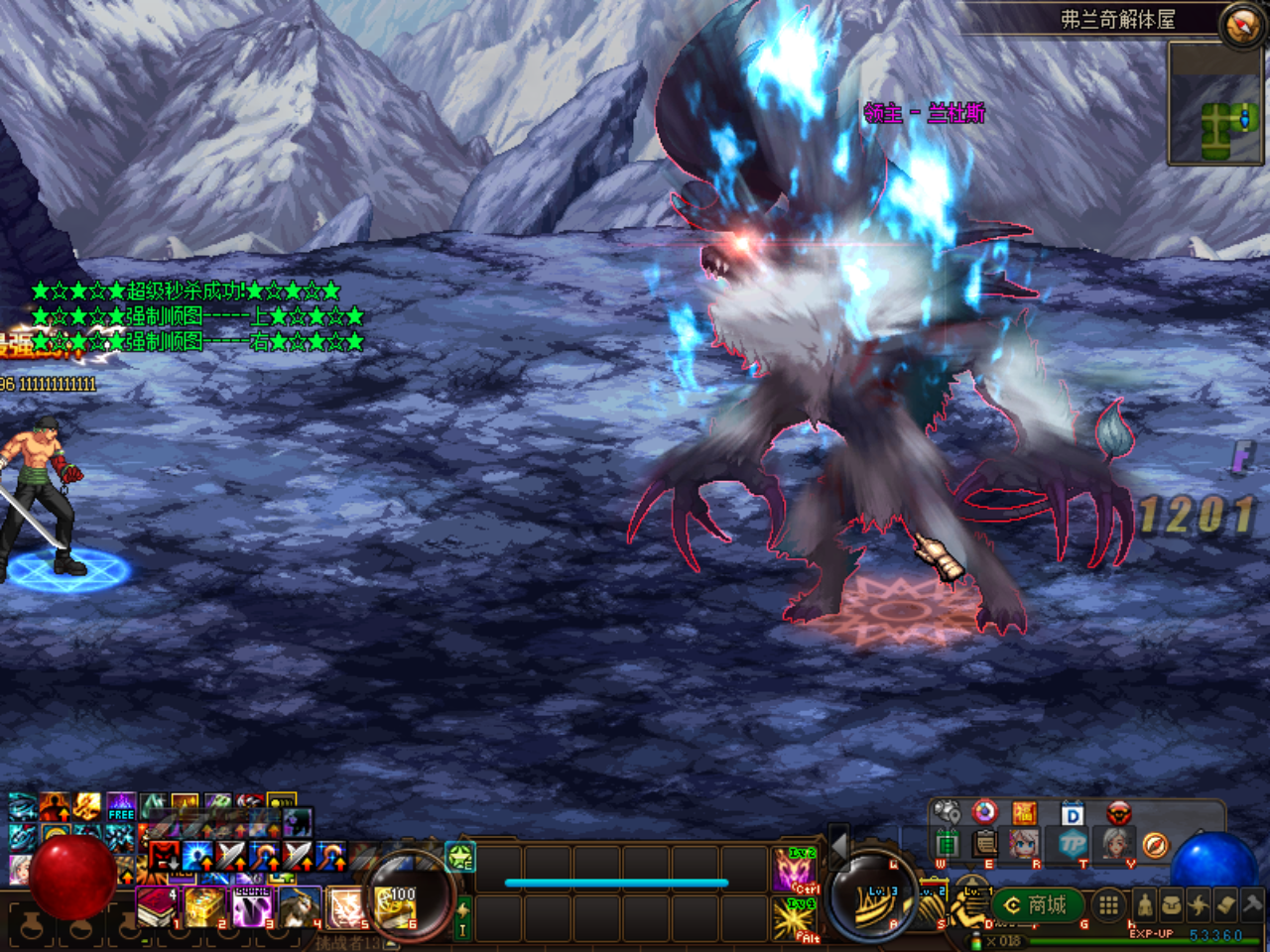Use the red book item in slot 1

point(156,907)
